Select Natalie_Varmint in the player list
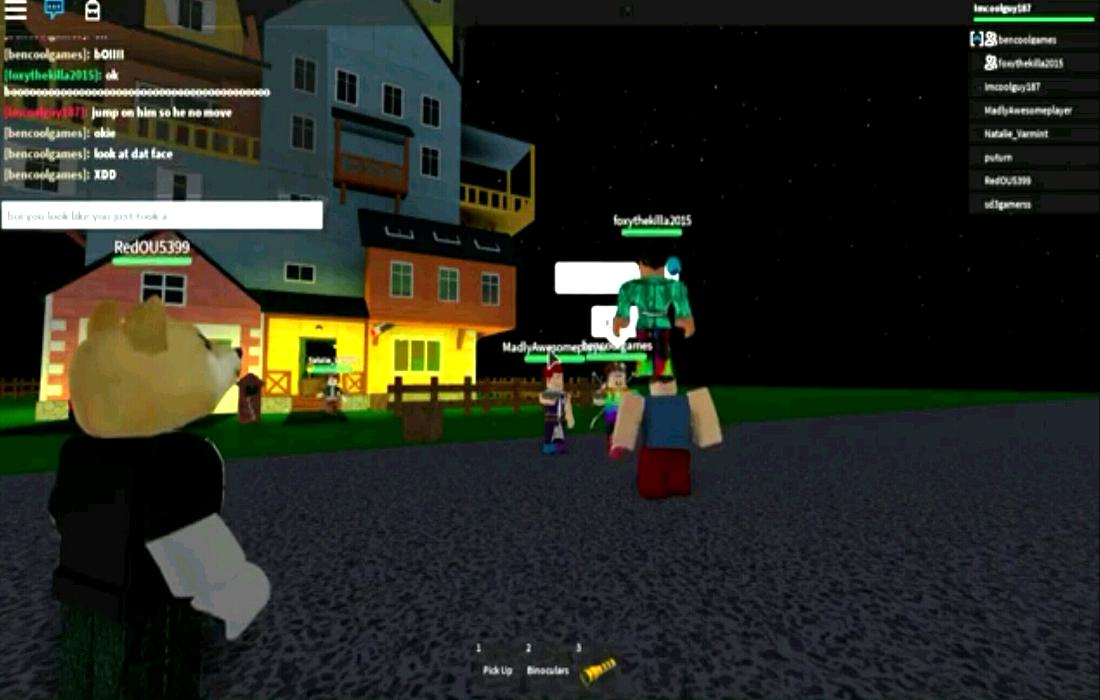 1016,134
